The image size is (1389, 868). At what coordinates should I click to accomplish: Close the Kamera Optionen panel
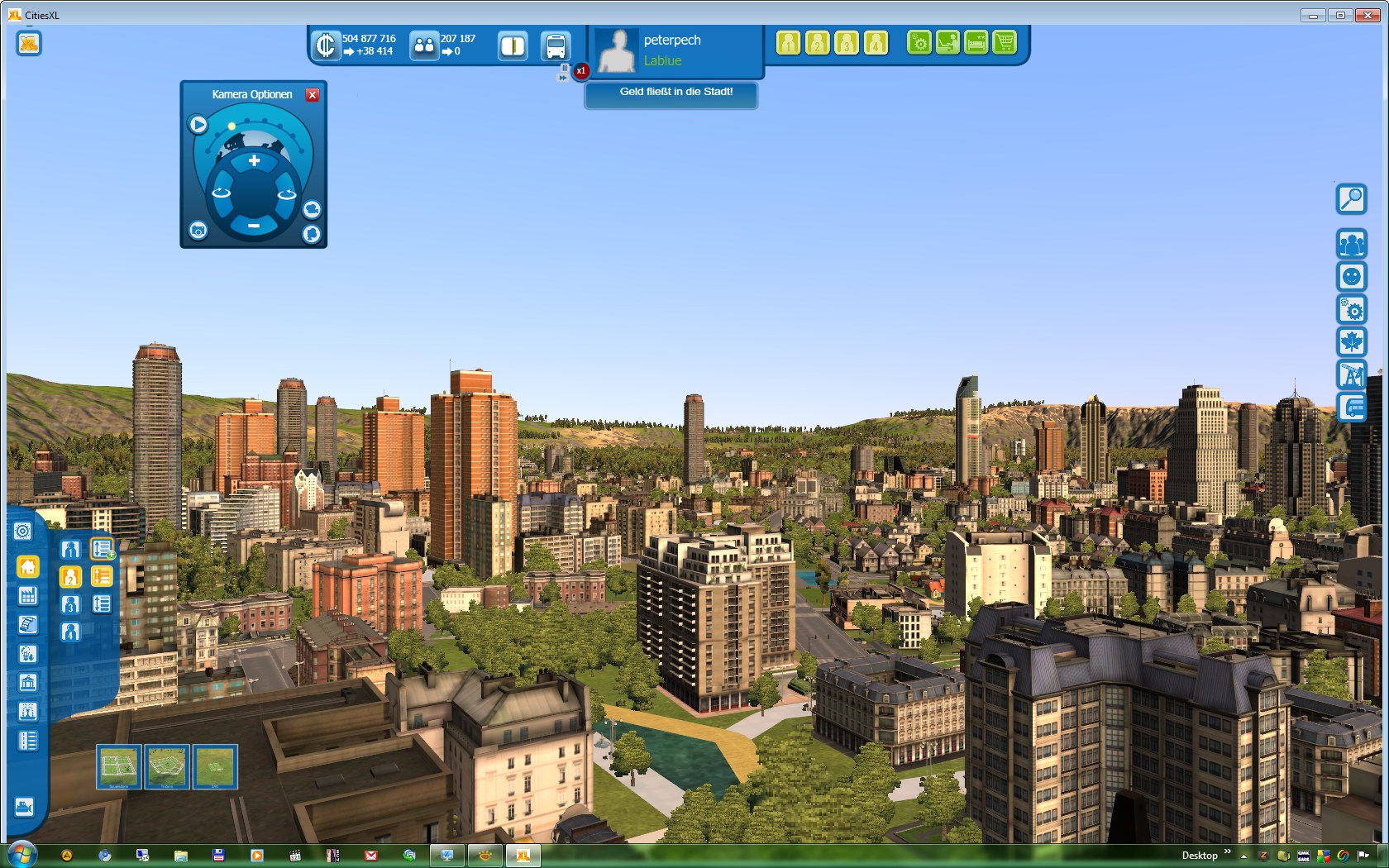point(313,95)
